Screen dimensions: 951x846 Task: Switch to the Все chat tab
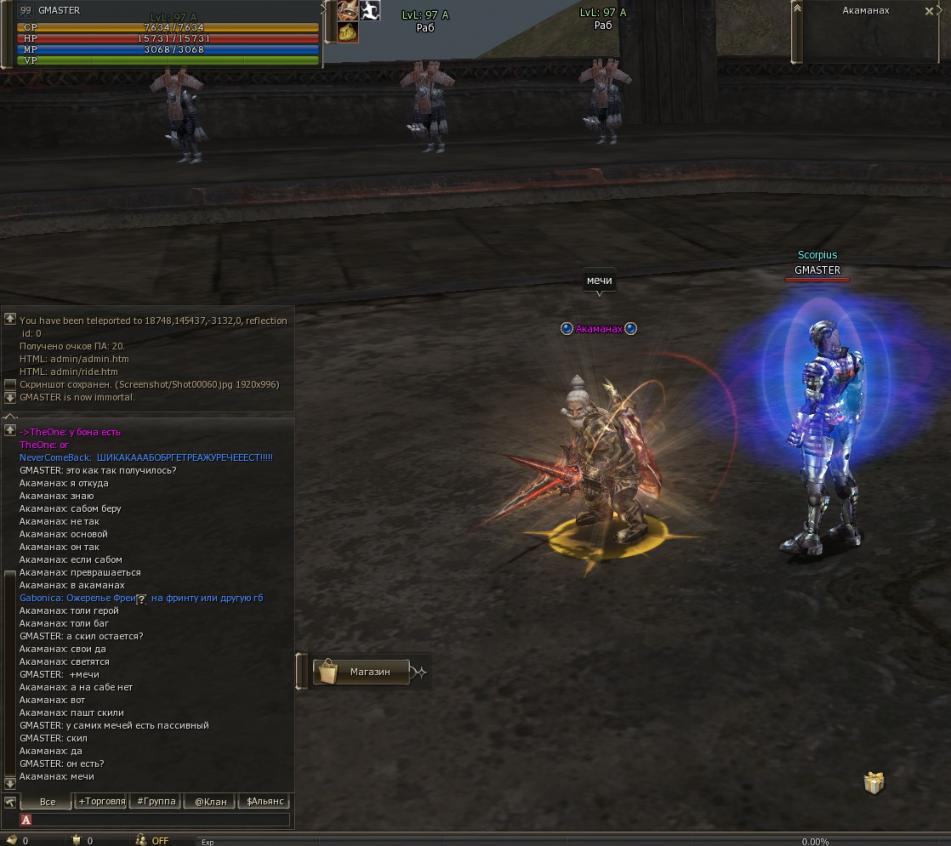pyautogui.click(x=47, y=802)
